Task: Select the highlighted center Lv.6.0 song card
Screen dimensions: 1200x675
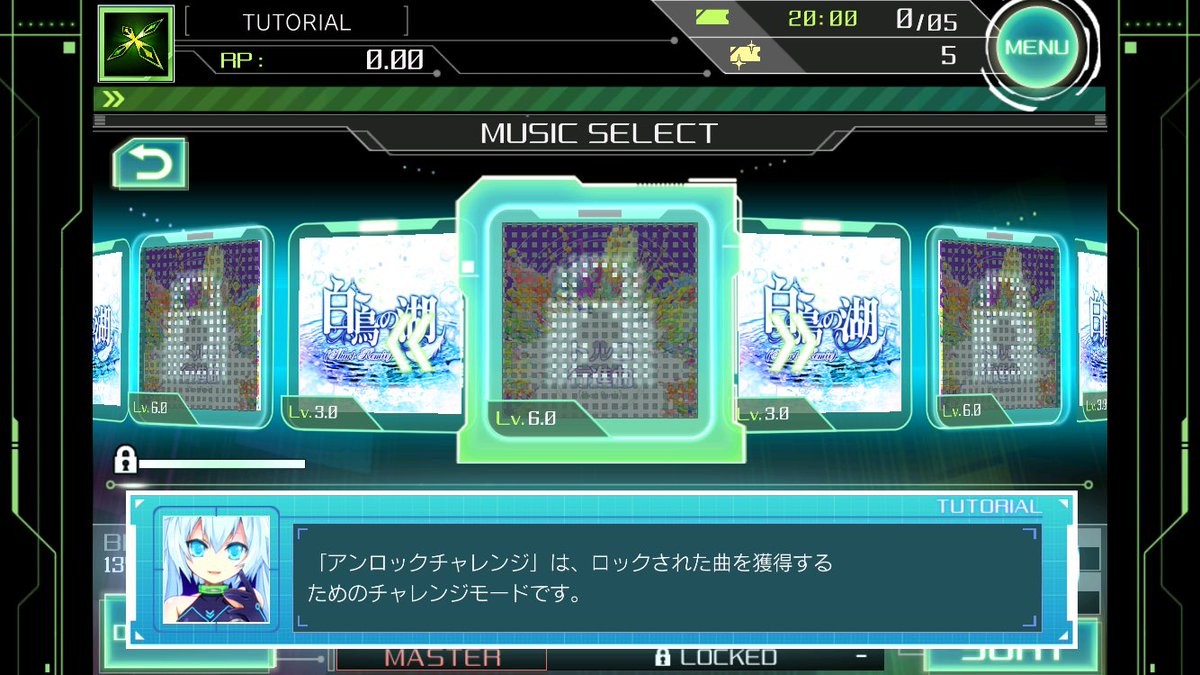Action: (599, 320)
